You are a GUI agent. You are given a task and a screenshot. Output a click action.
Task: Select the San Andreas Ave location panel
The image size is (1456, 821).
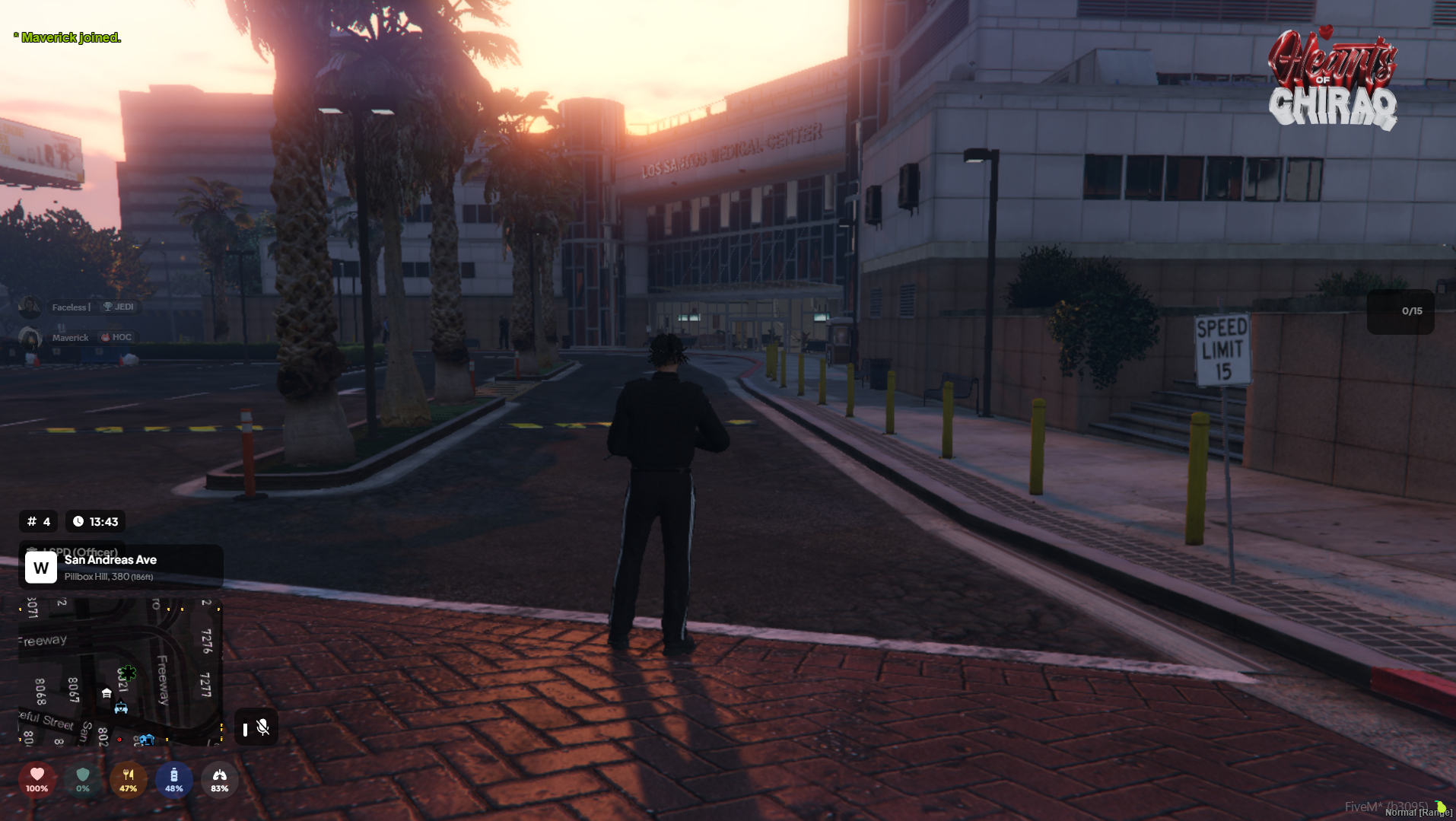tap(122, 567)
